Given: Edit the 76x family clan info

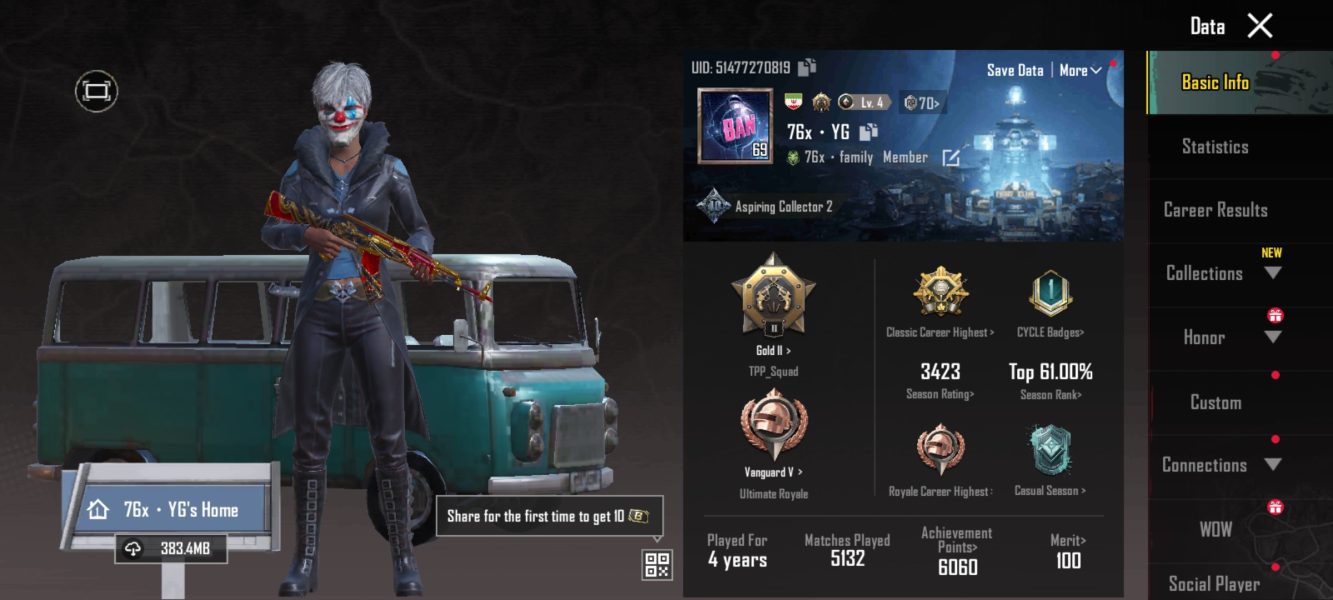Looking at the screenshot, I should coord(951,158).
